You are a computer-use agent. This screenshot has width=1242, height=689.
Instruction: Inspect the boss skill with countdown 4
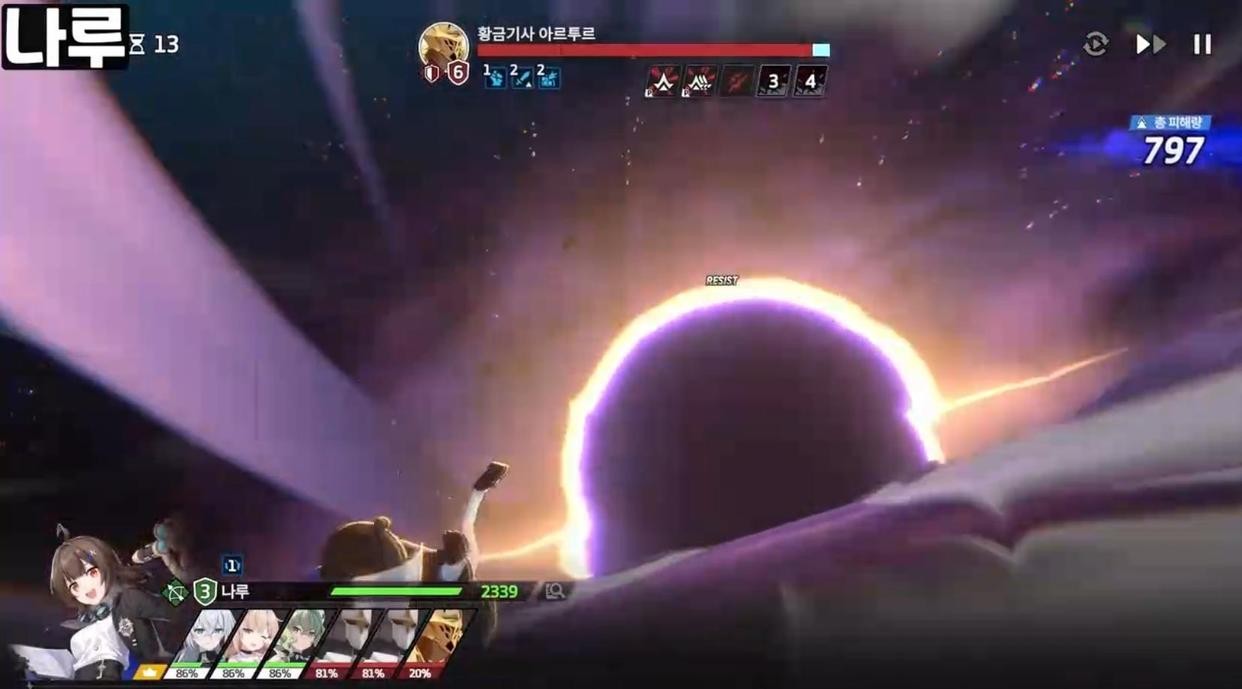coord(810,81)
